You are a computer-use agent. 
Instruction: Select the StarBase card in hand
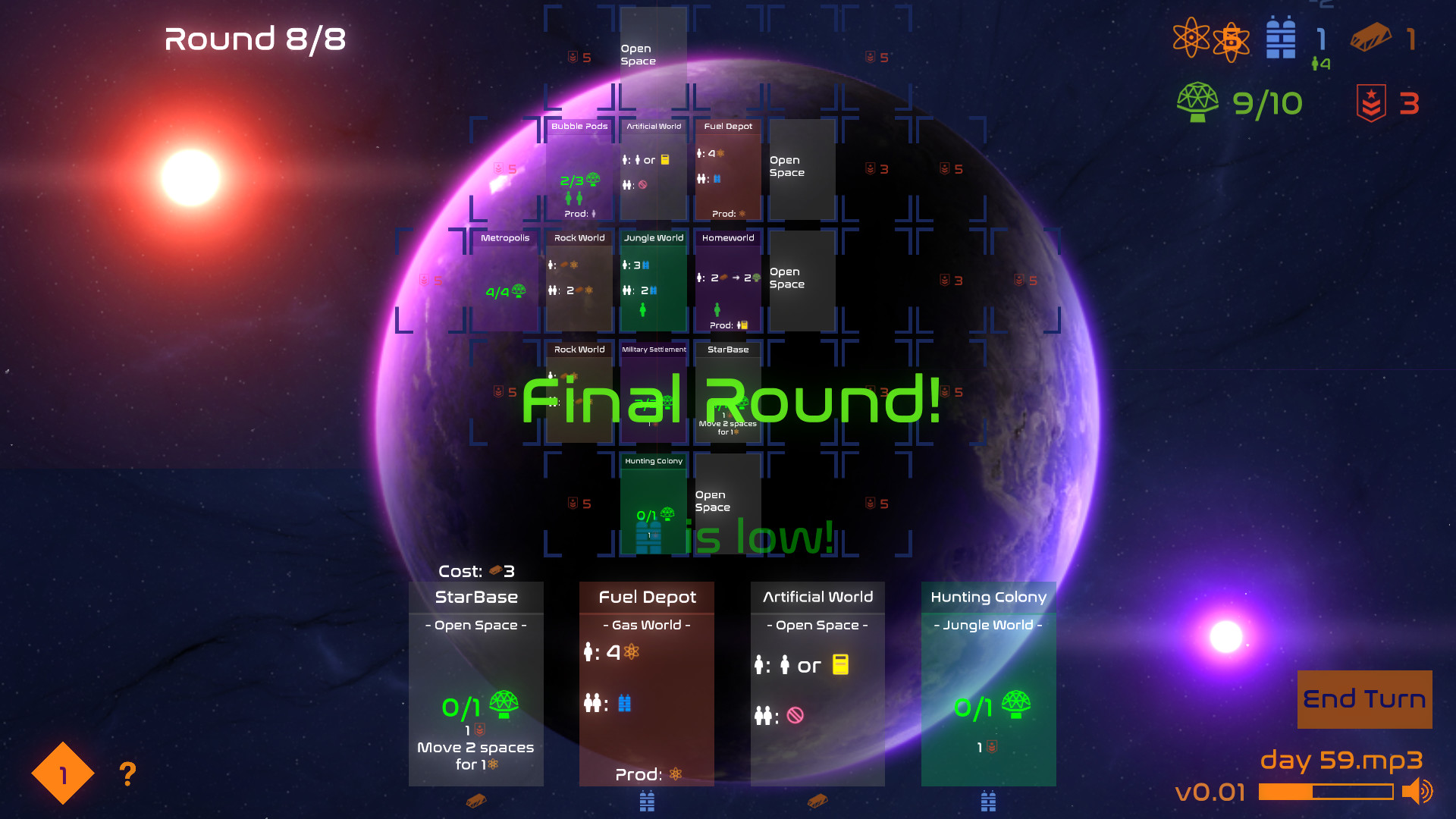[476, 682]
